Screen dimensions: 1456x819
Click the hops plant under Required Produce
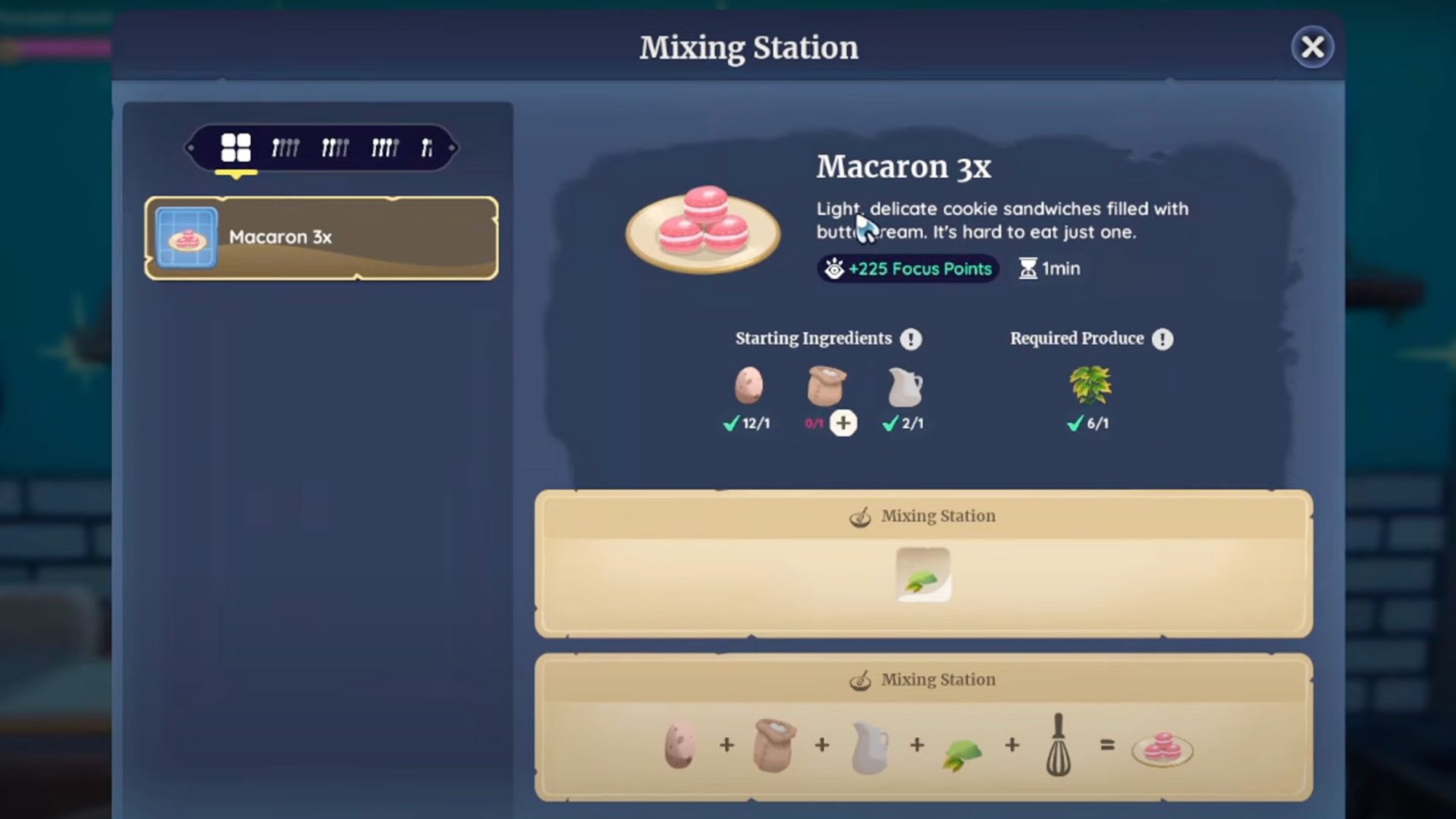[1088, 387]
